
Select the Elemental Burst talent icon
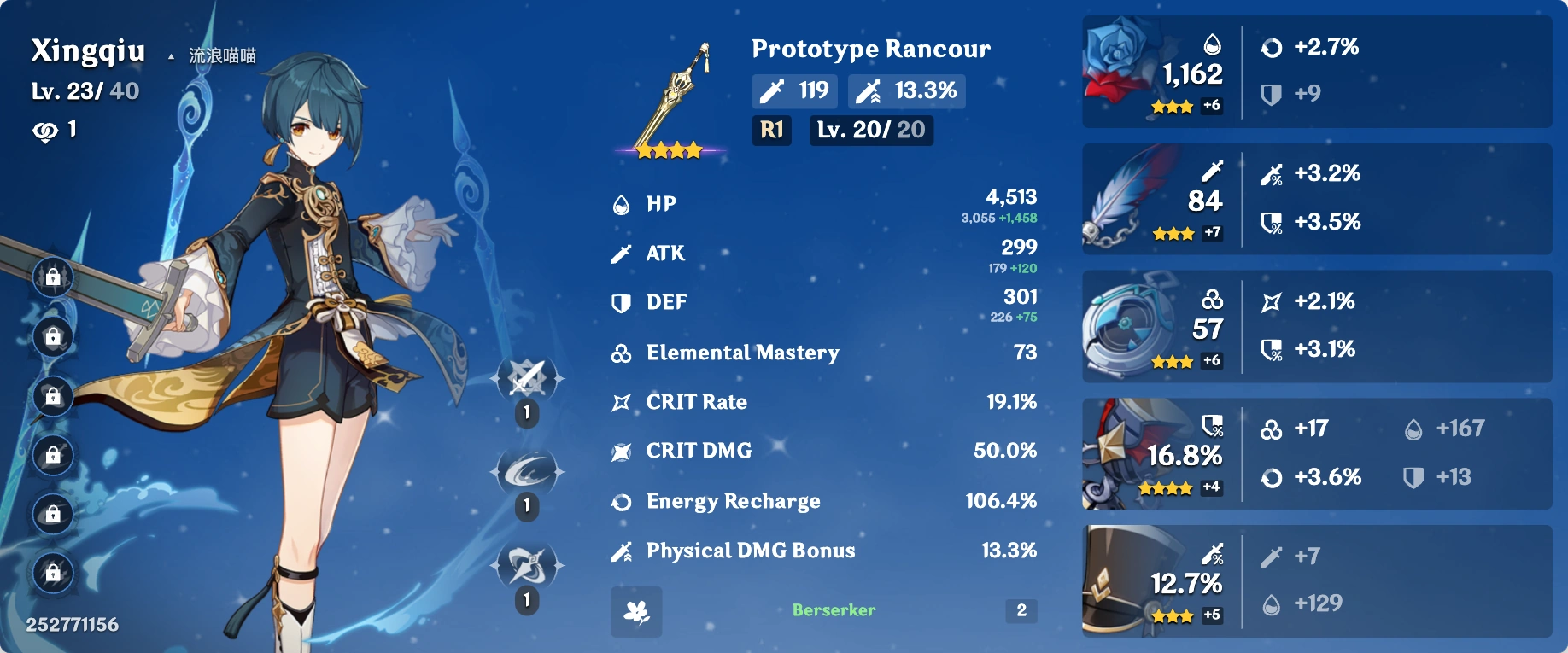pos(525,564)
